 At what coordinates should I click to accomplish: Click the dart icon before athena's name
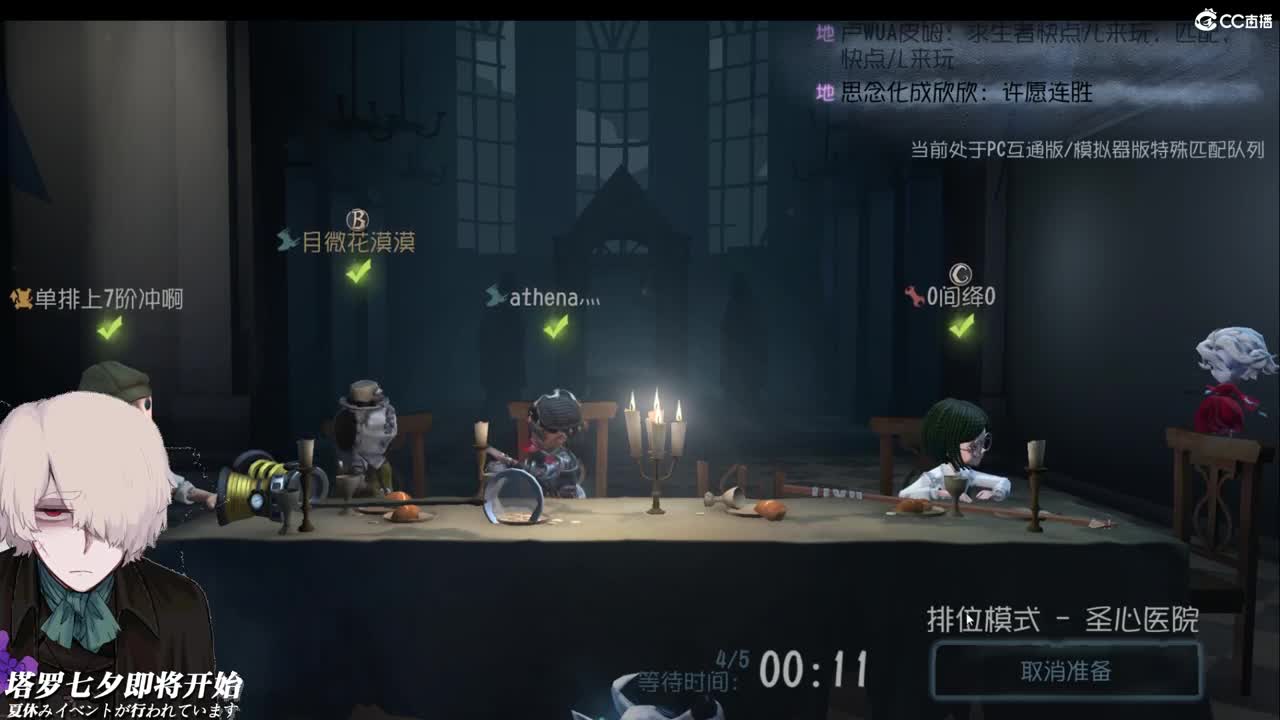point(497,293)
